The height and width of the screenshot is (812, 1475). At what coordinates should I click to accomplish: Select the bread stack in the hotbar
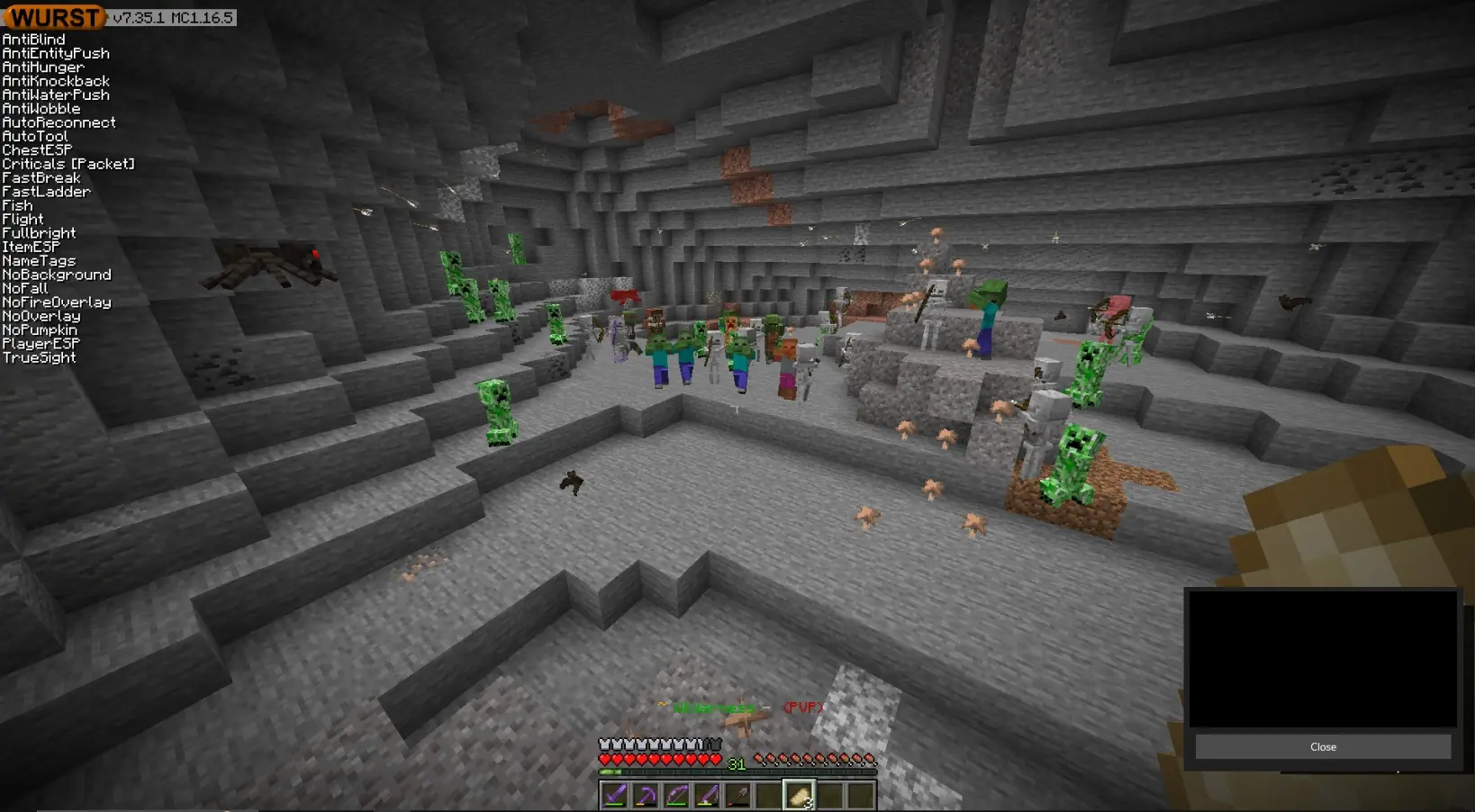pos(799,796)
